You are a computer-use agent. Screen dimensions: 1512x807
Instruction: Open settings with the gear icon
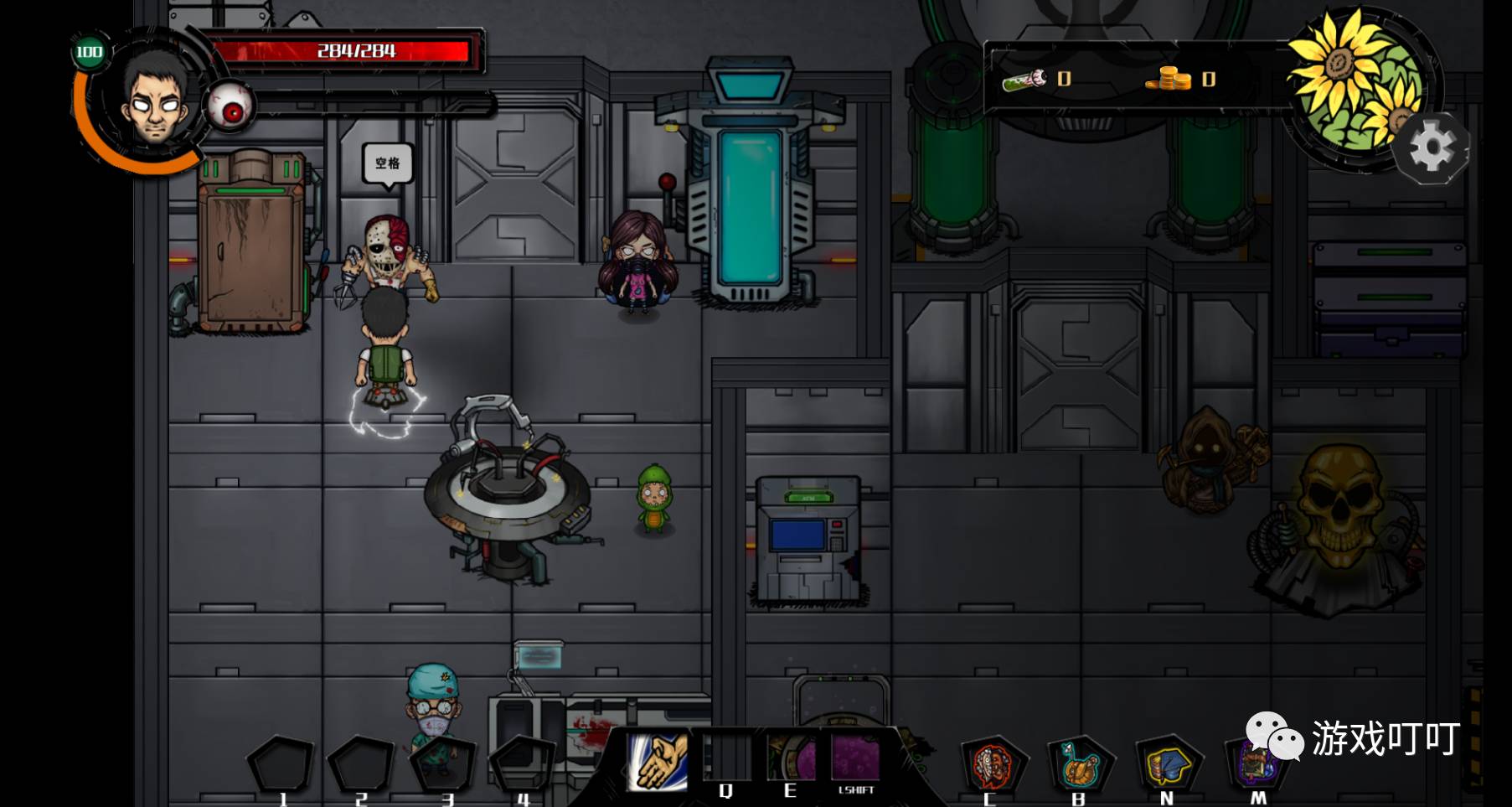click(x=1432, y=148)
